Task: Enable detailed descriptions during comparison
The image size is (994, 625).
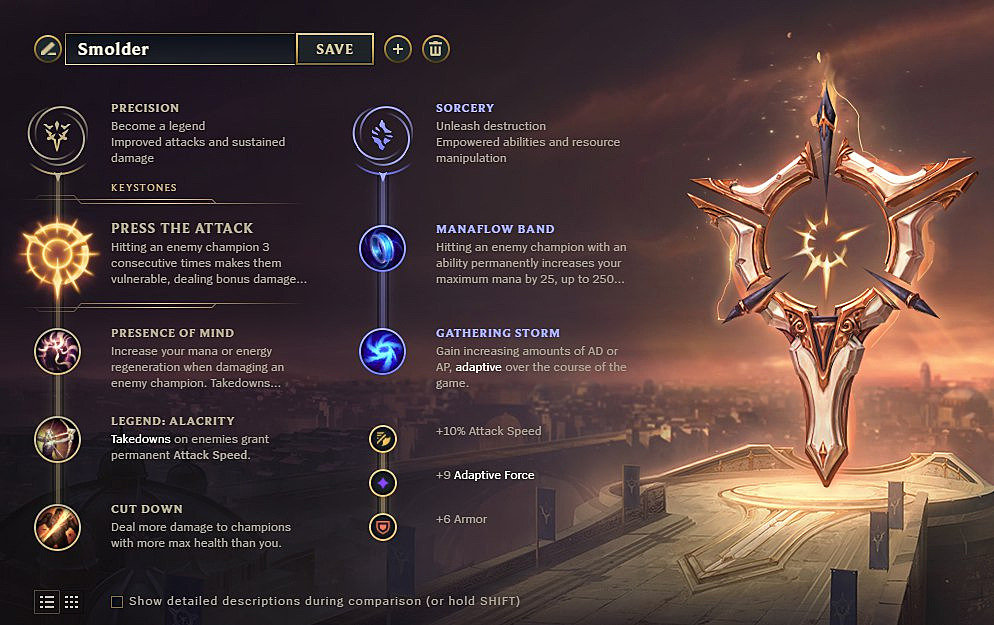Action: pyautogui.click(x=117, y=602)
